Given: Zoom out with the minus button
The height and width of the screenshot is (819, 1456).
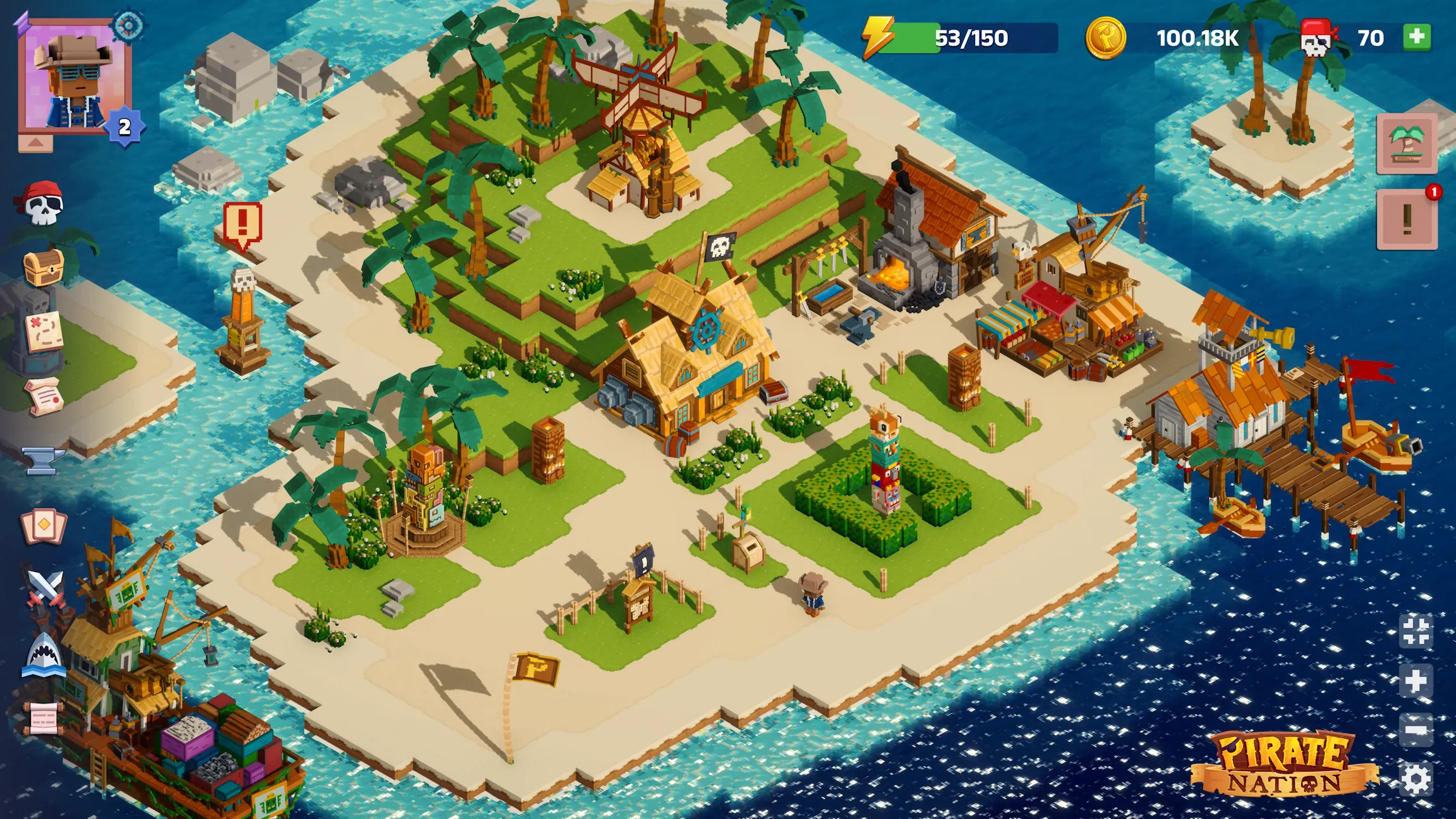Looking at the screenshot, I should [1416, 731].
